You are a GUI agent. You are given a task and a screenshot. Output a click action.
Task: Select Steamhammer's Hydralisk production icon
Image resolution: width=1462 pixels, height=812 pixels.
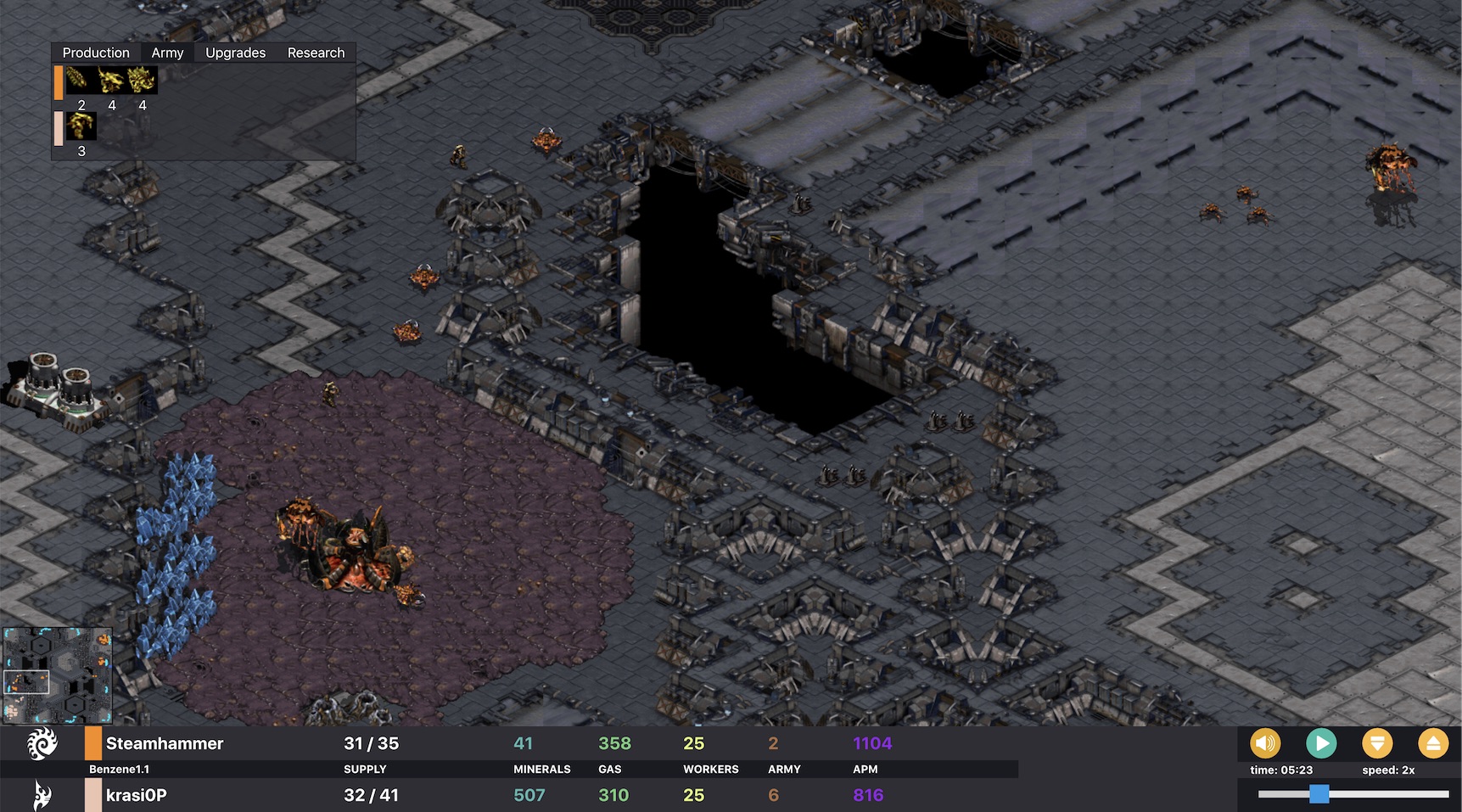(x=142, y=79)
